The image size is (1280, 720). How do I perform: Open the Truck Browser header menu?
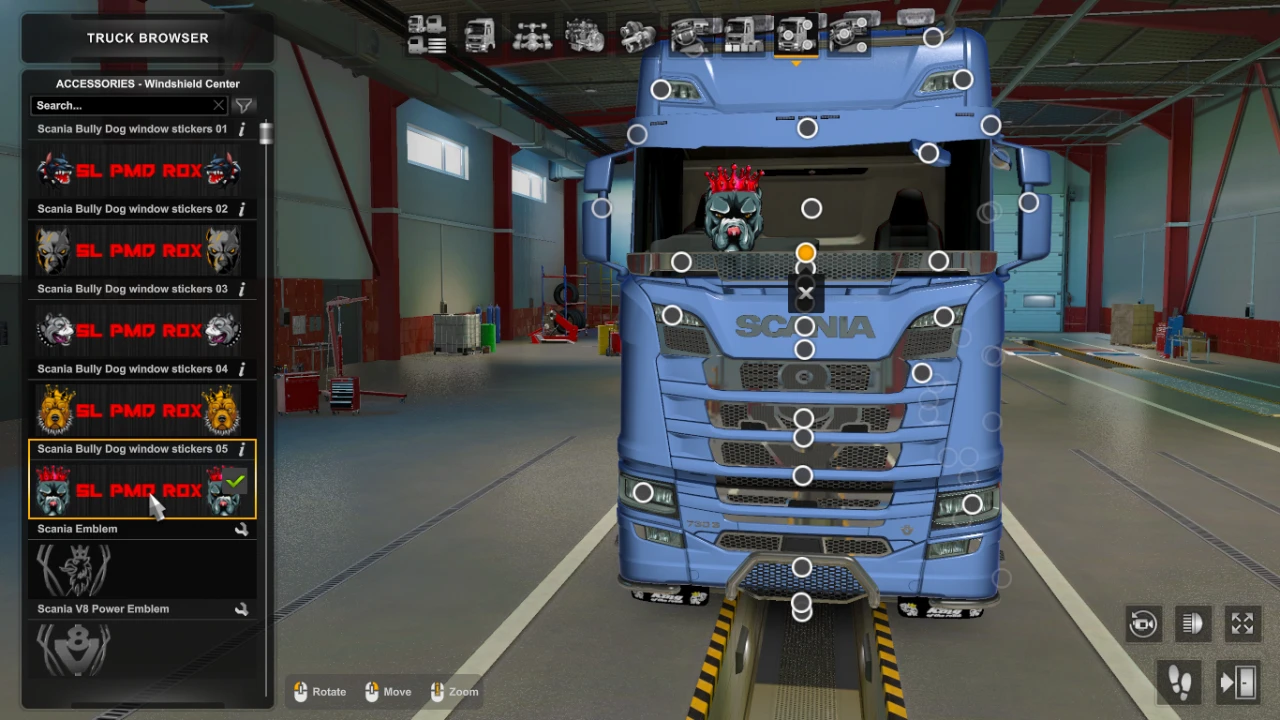(x=147, y=37)
